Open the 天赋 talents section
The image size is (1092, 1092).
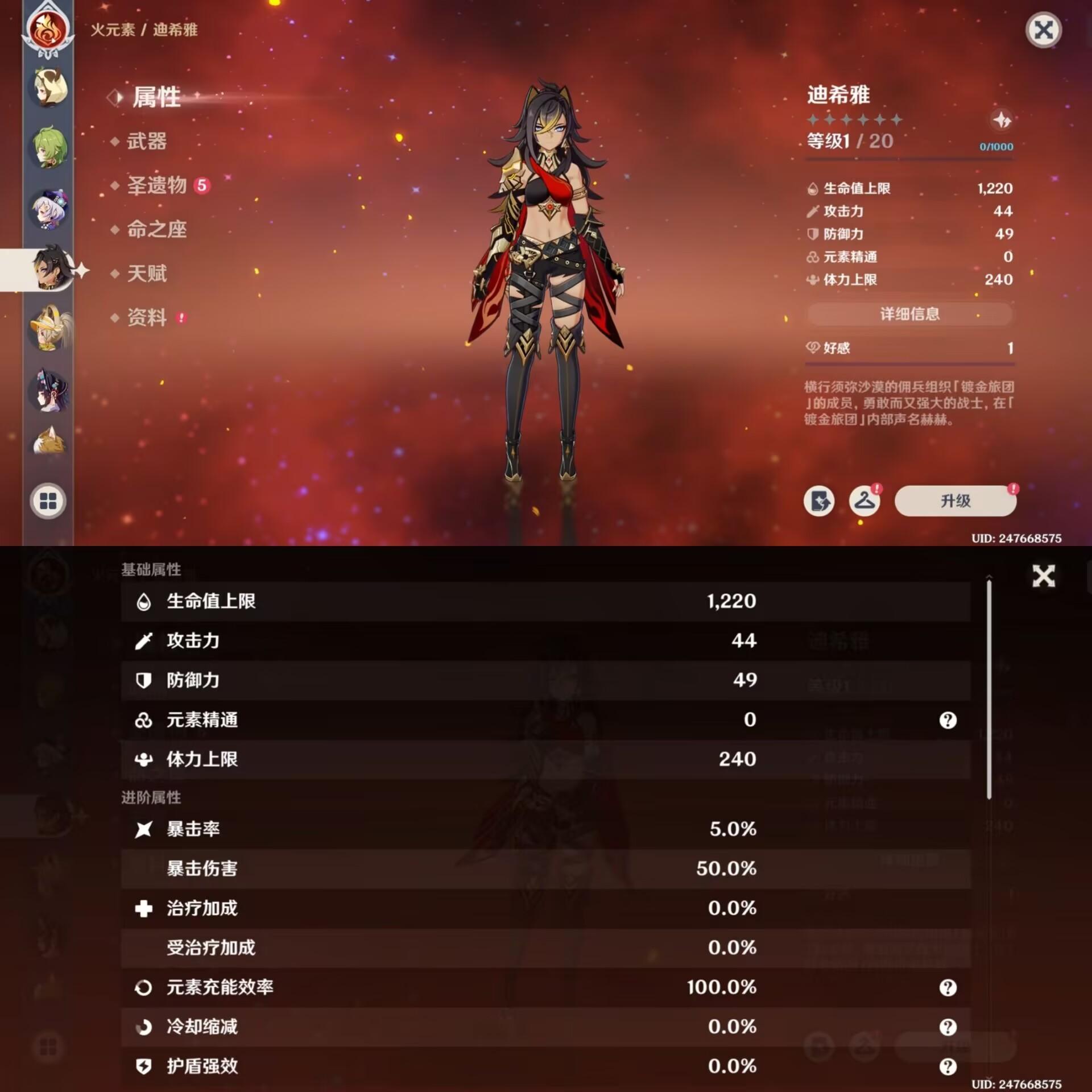148,274
